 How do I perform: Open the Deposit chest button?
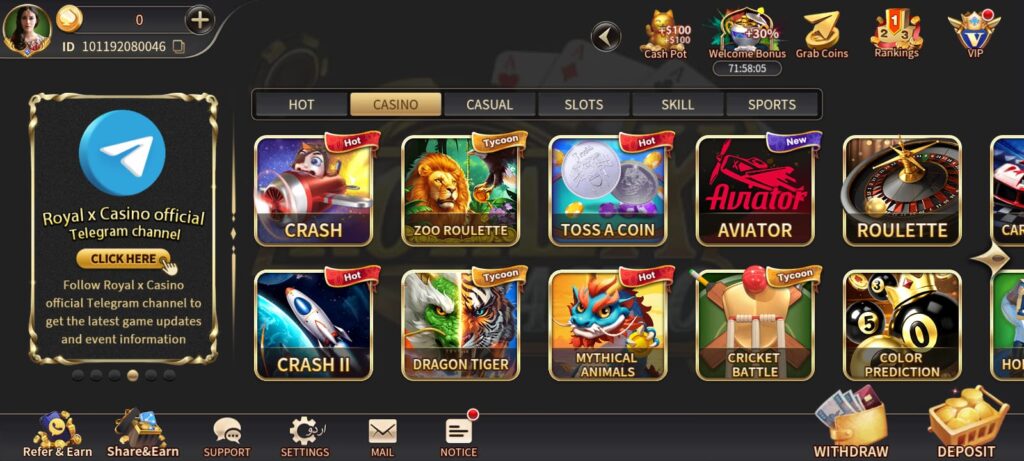click(x=966, y=426)
